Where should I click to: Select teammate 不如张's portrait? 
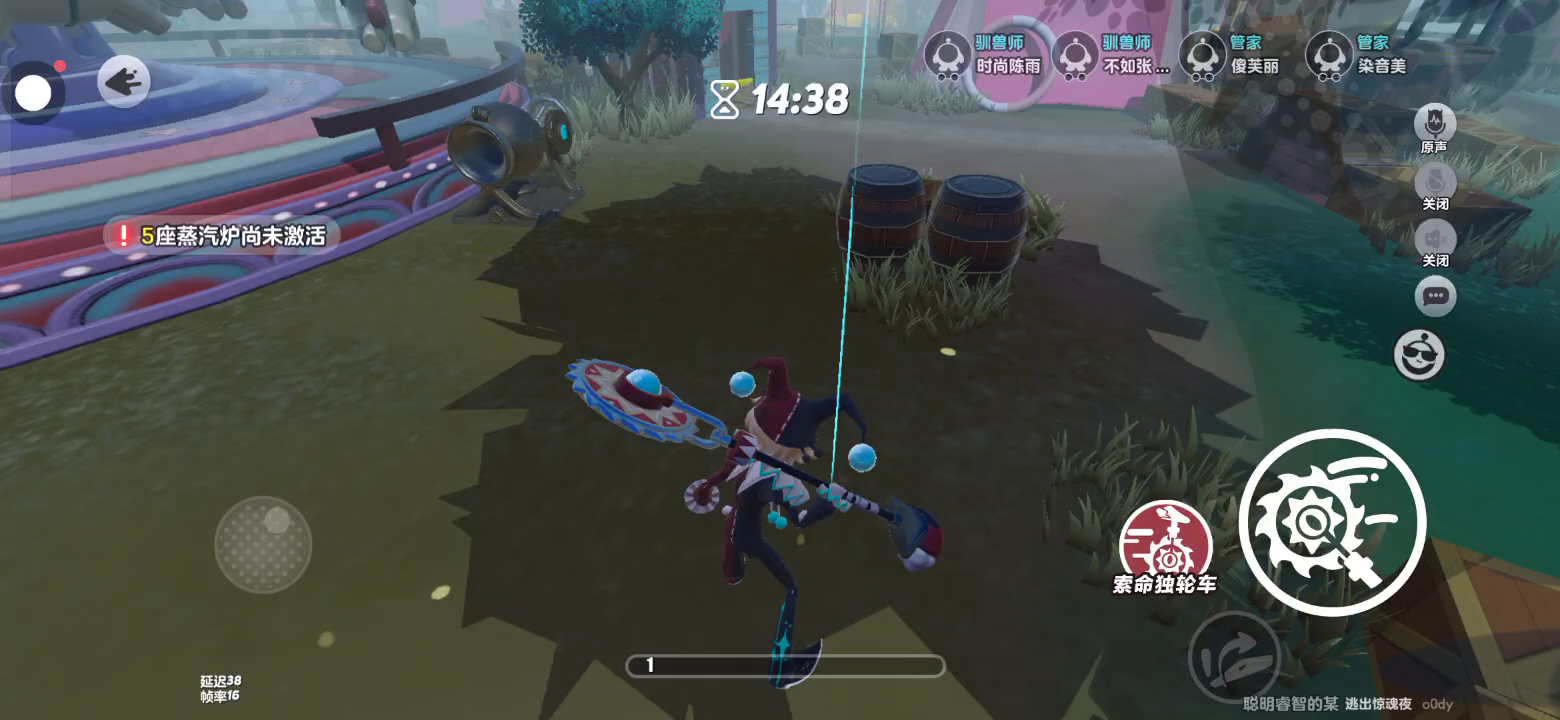1075,55
